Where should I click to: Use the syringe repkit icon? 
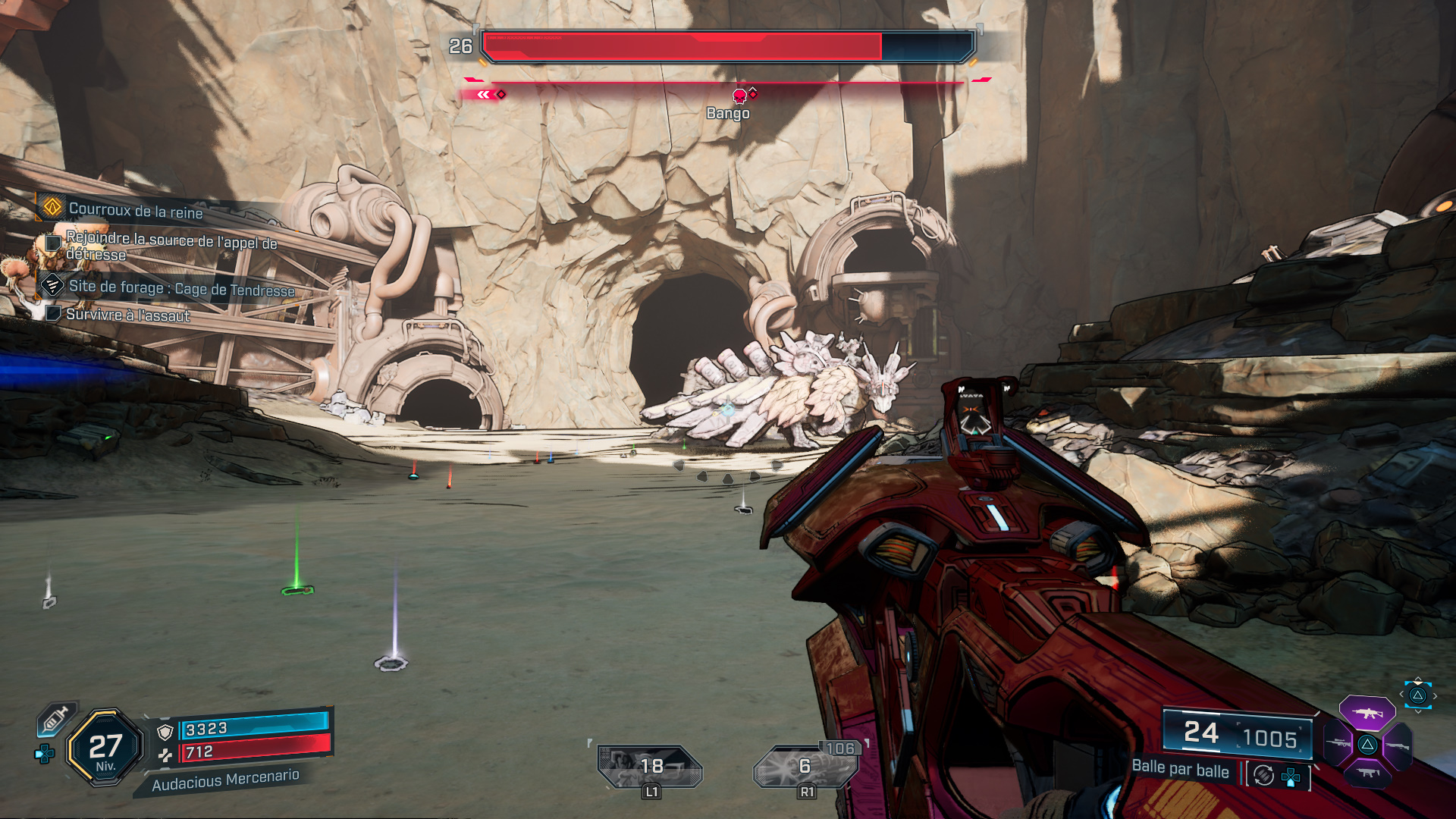56,718
